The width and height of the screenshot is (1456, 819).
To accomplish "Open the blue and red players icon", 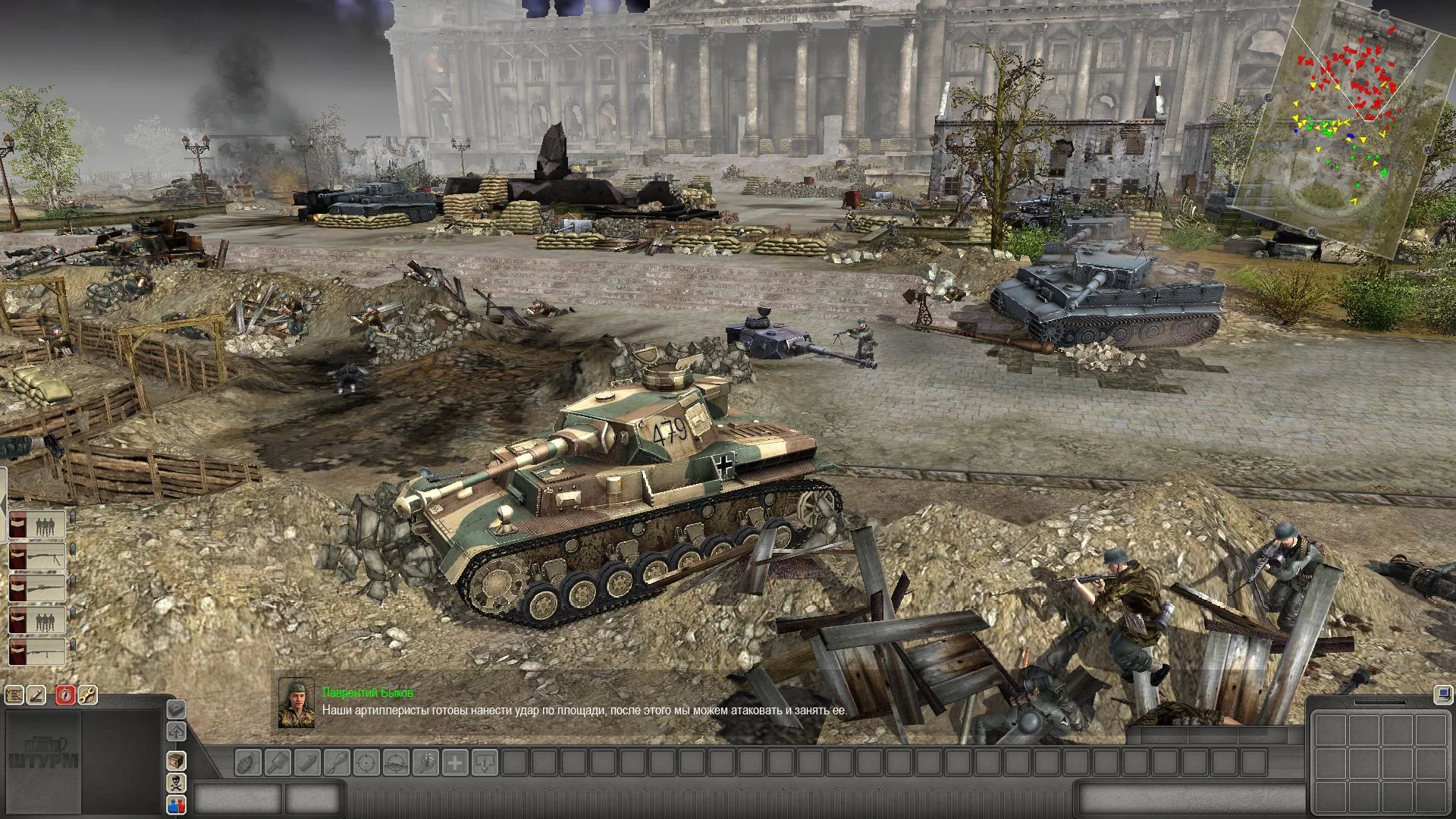I will [176, 804].
